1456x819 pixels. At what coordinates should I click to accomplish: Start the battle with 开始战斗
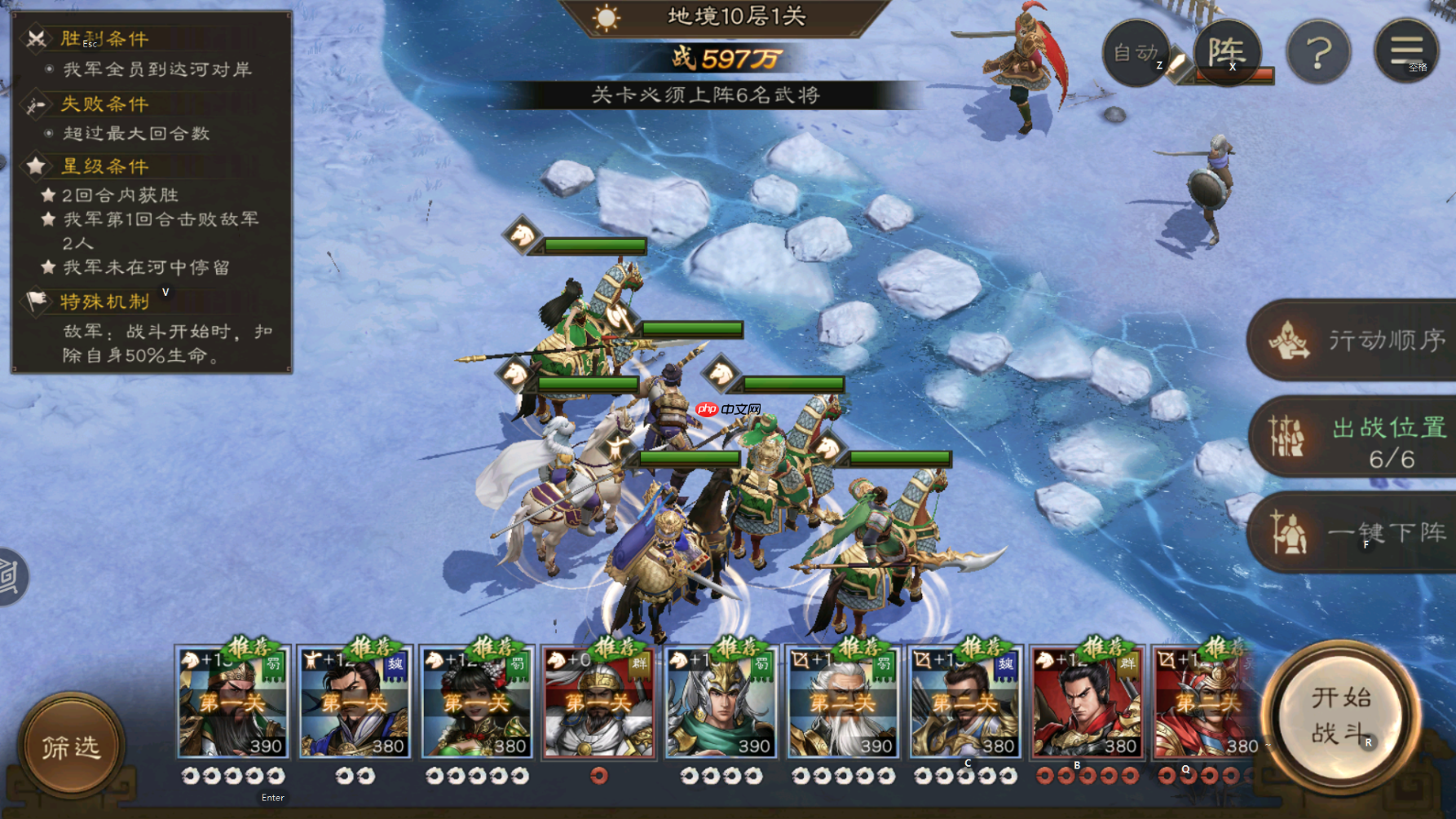coord(1340,715)
